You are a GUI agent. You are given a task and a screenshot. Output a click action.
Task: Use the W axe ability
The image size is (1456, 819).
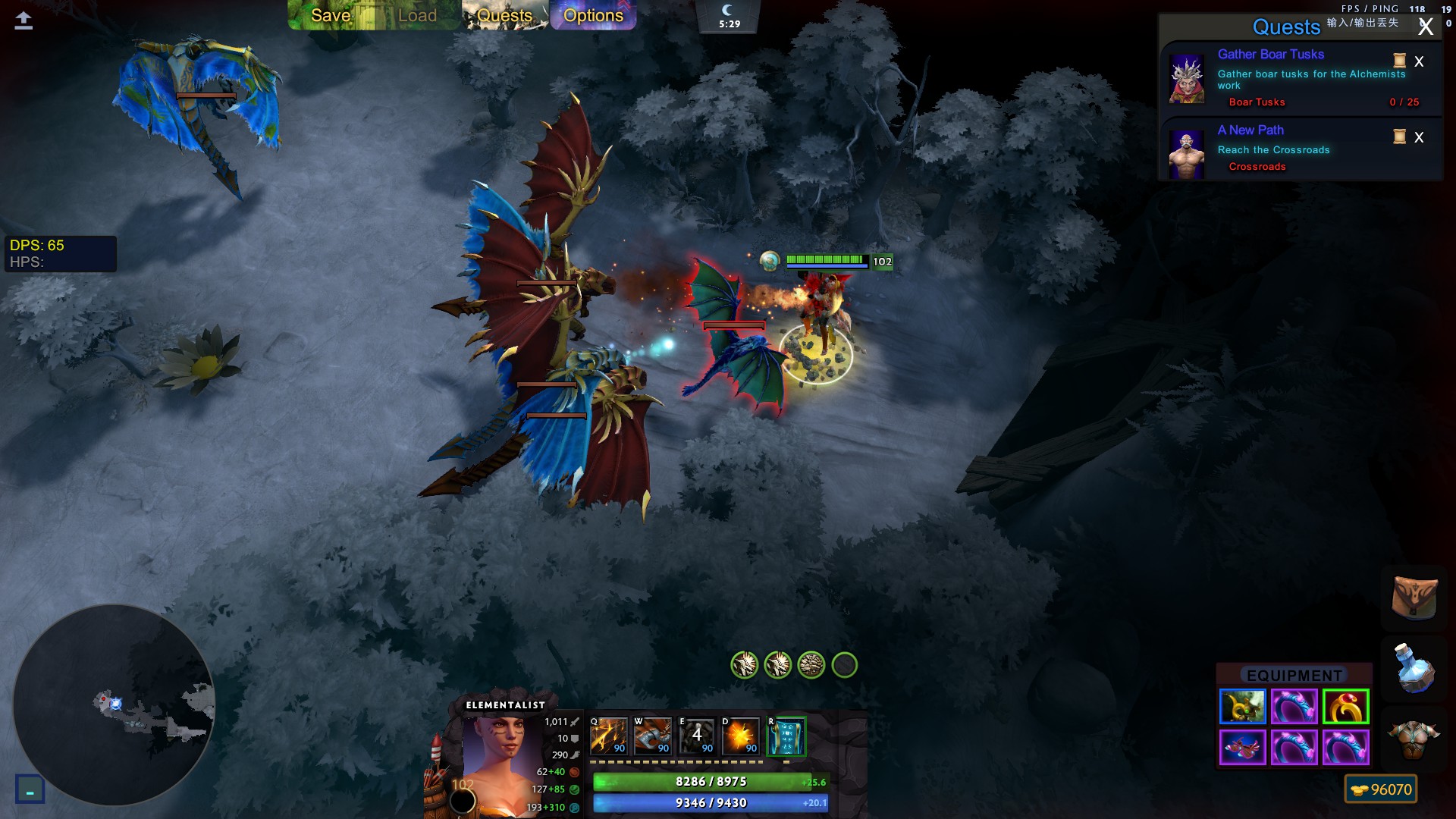click(653, 736)
